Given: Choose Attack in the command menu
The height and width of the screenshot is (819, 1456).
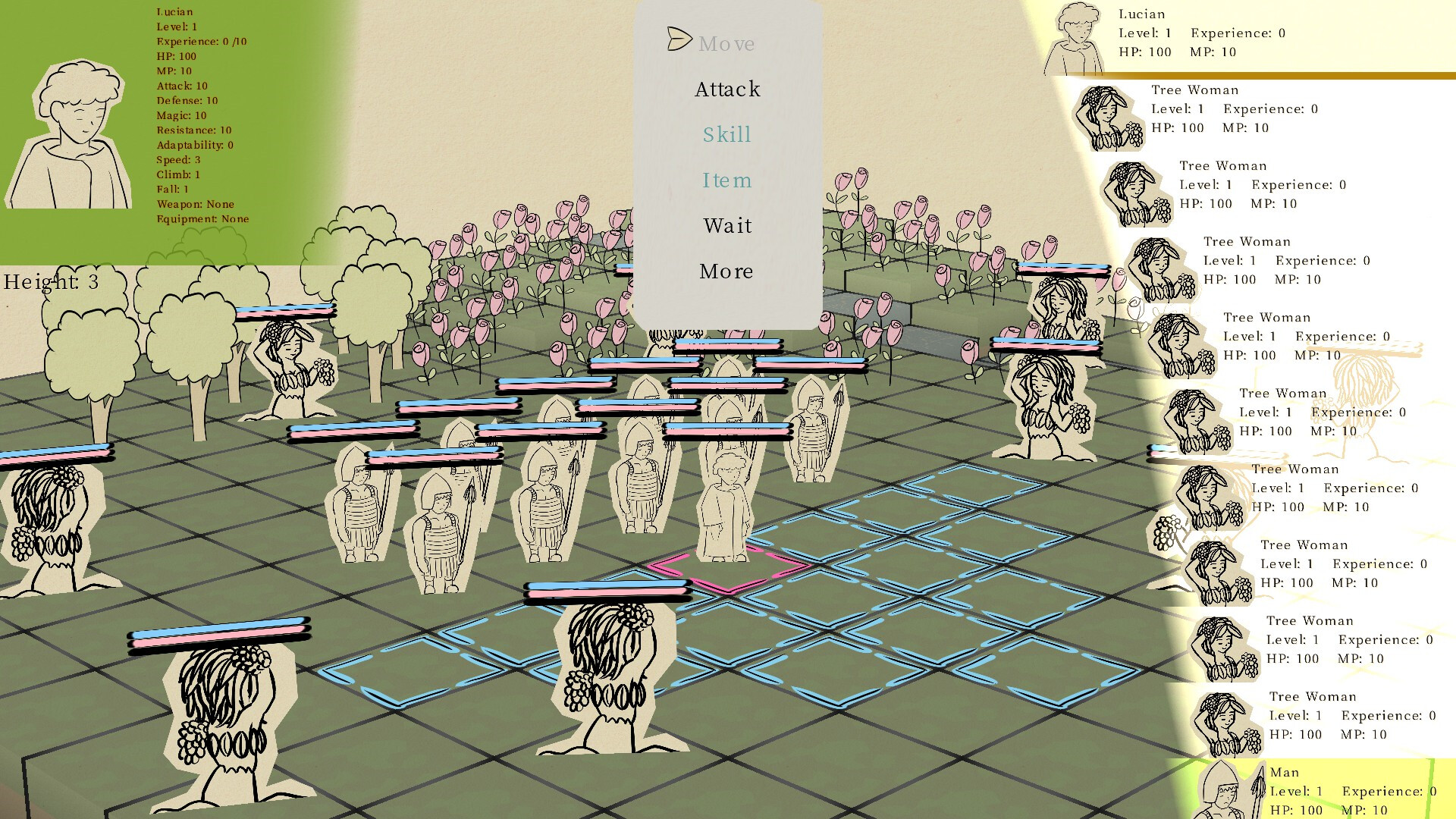Looking at the screenshot, I should tap(726, 89).
